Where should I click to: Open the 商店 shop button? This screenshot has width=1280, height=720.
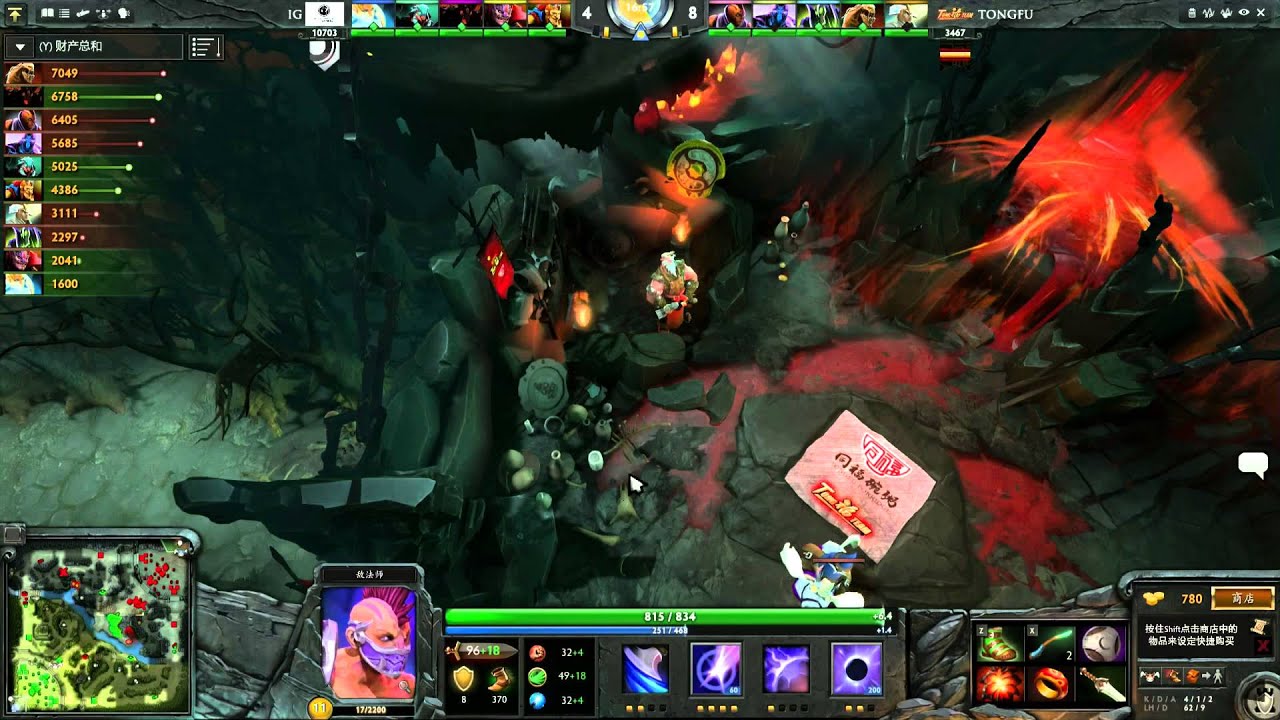[1243, 598]
